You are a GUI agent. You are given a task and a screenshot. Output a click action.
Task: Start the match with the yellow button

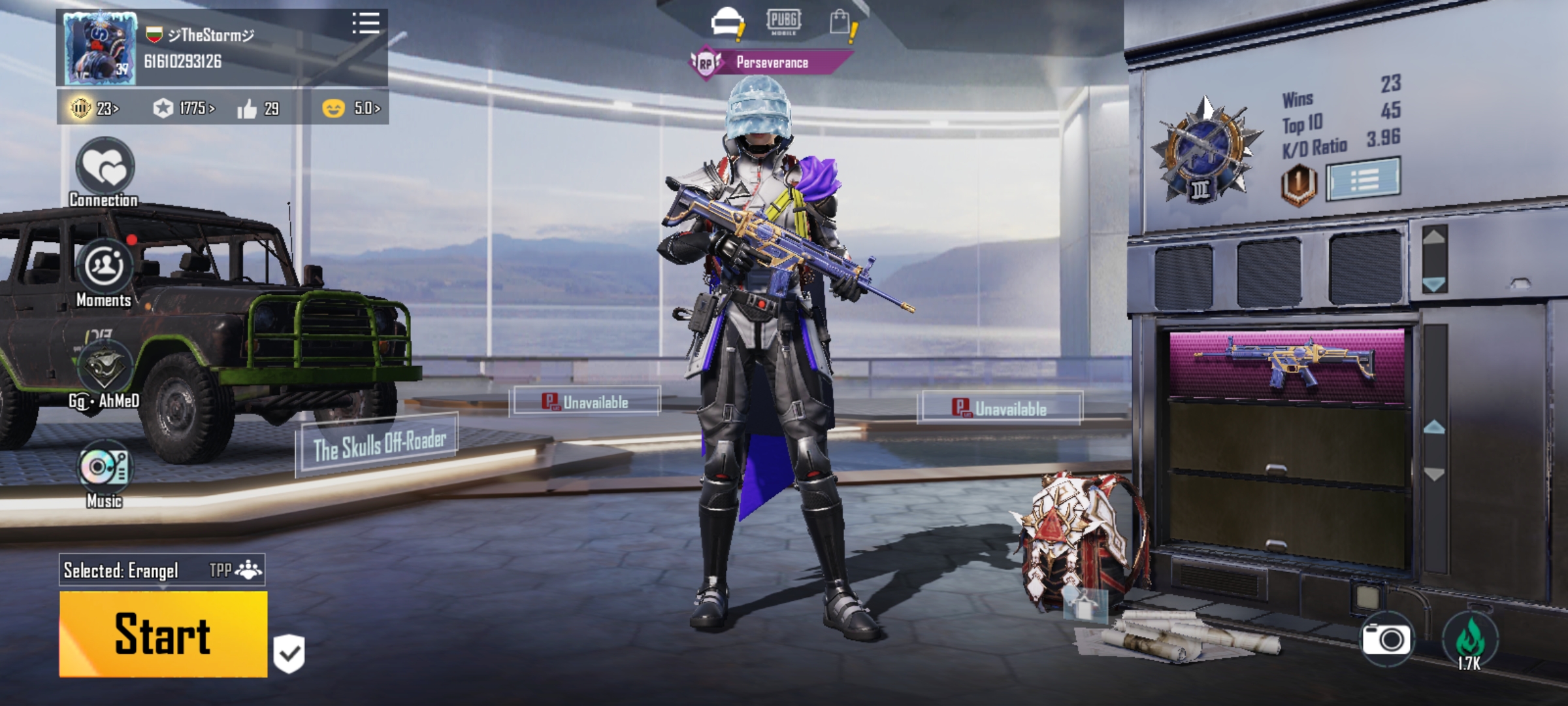coord(163,634)
